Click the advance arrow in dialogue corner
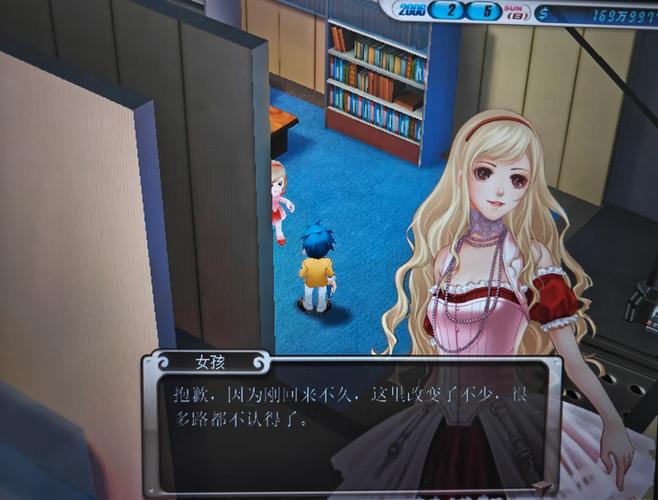 540,488
